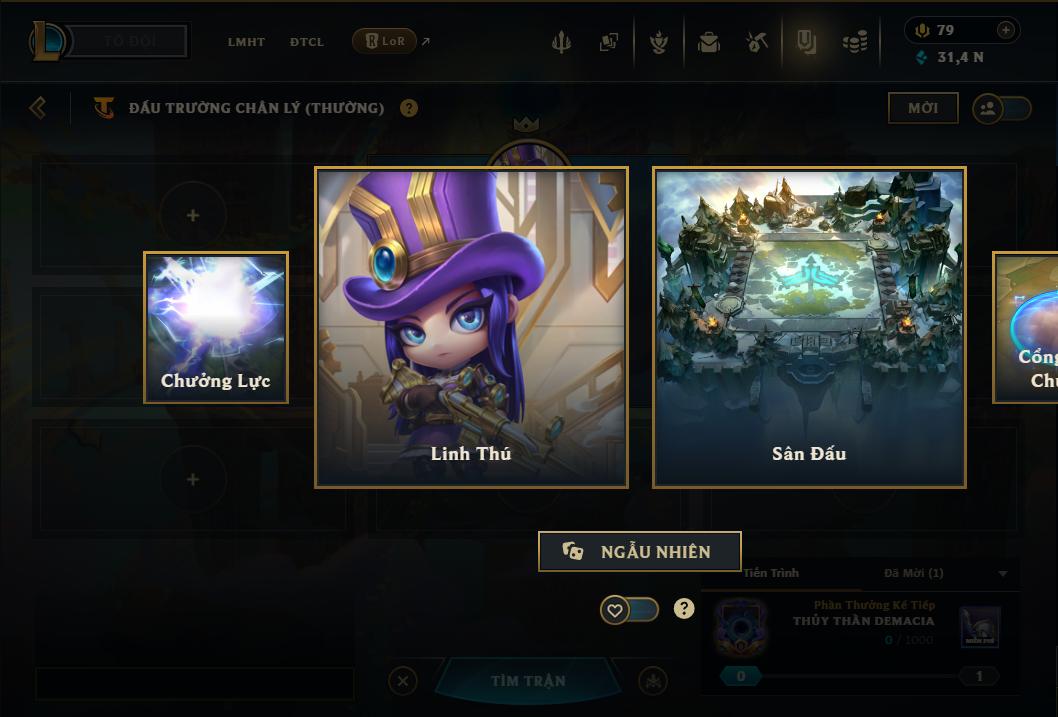Open help icon beside the heart toggle

[x=684, y=608]
